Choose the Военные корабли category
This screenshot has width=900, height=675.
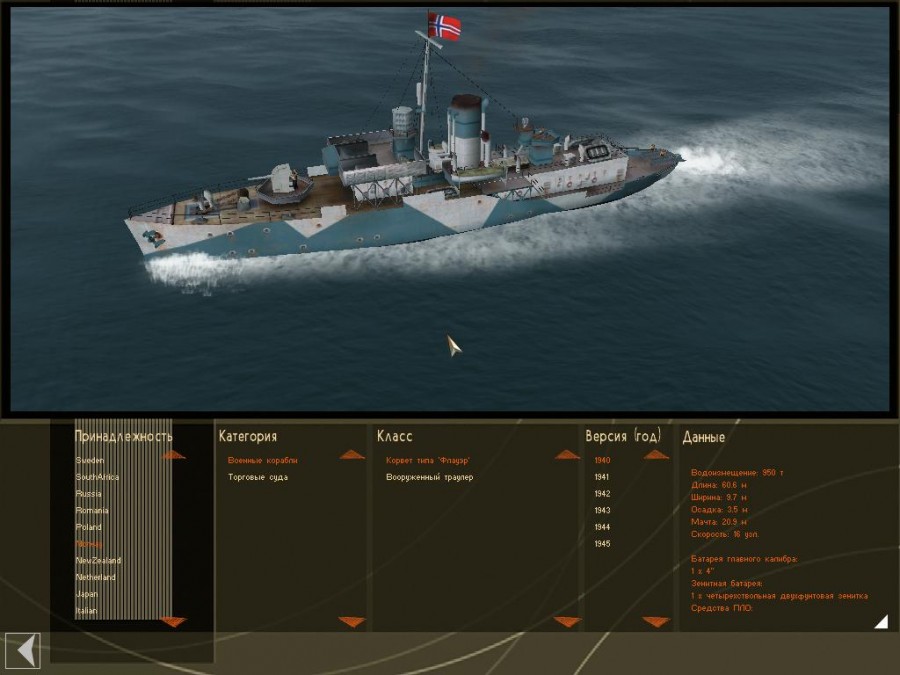[263, 460]
